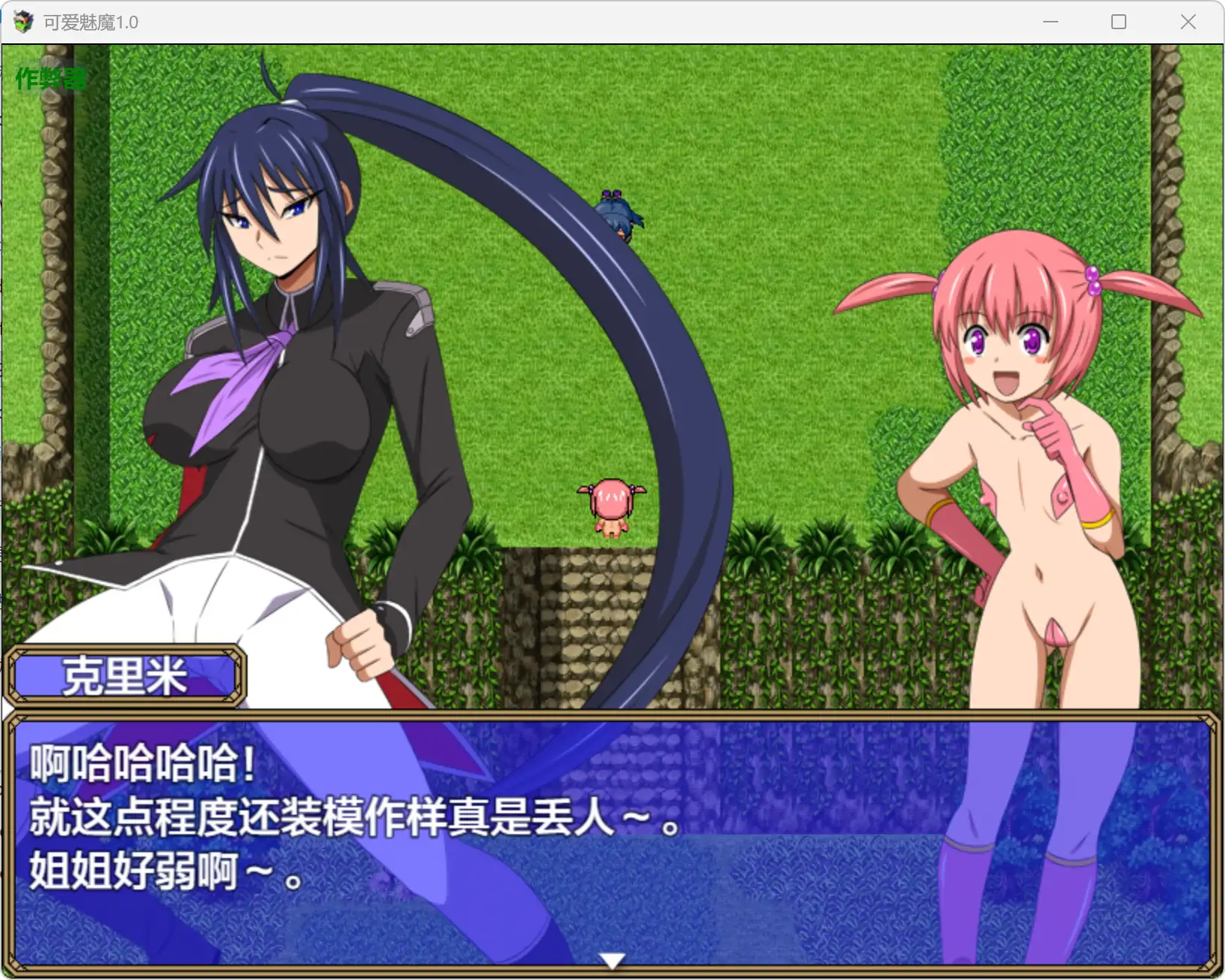Click the maximize button of the window
Screen dimensions: 1225x980
pyautogui.click(x=1120, y=22)
